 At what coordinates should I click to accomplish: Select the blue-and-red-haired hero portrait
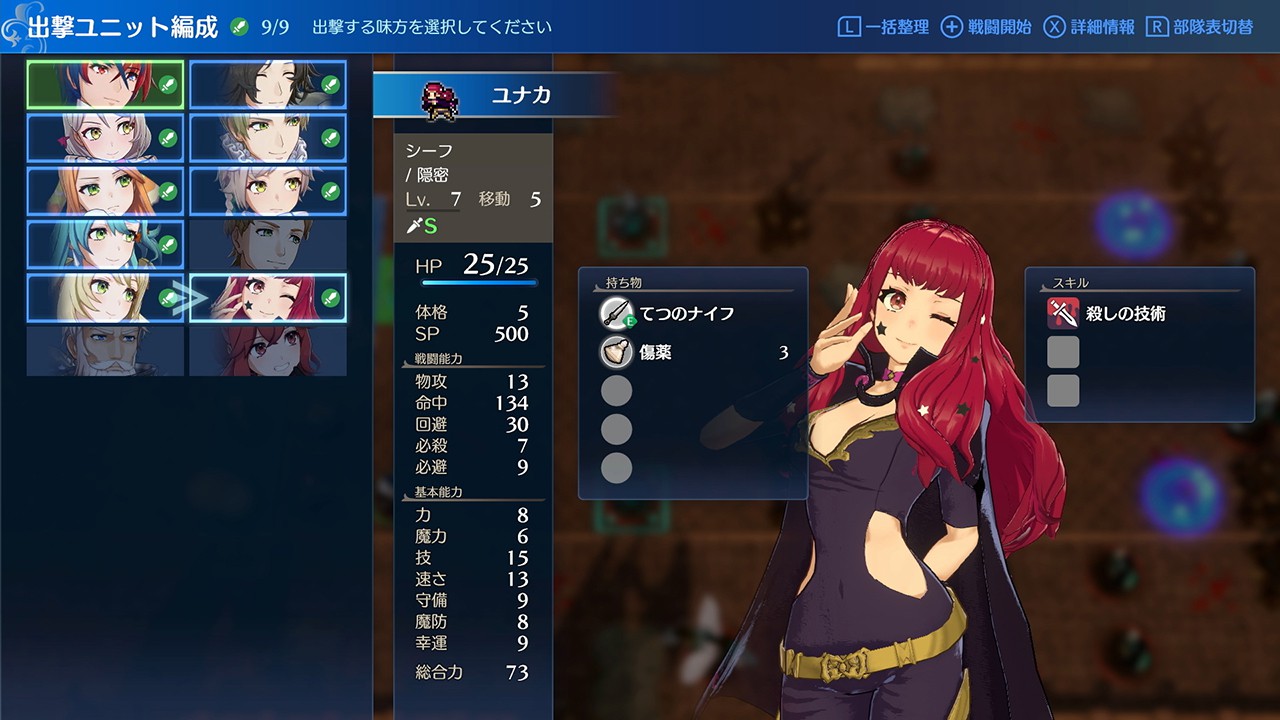(x=105, y=84)
